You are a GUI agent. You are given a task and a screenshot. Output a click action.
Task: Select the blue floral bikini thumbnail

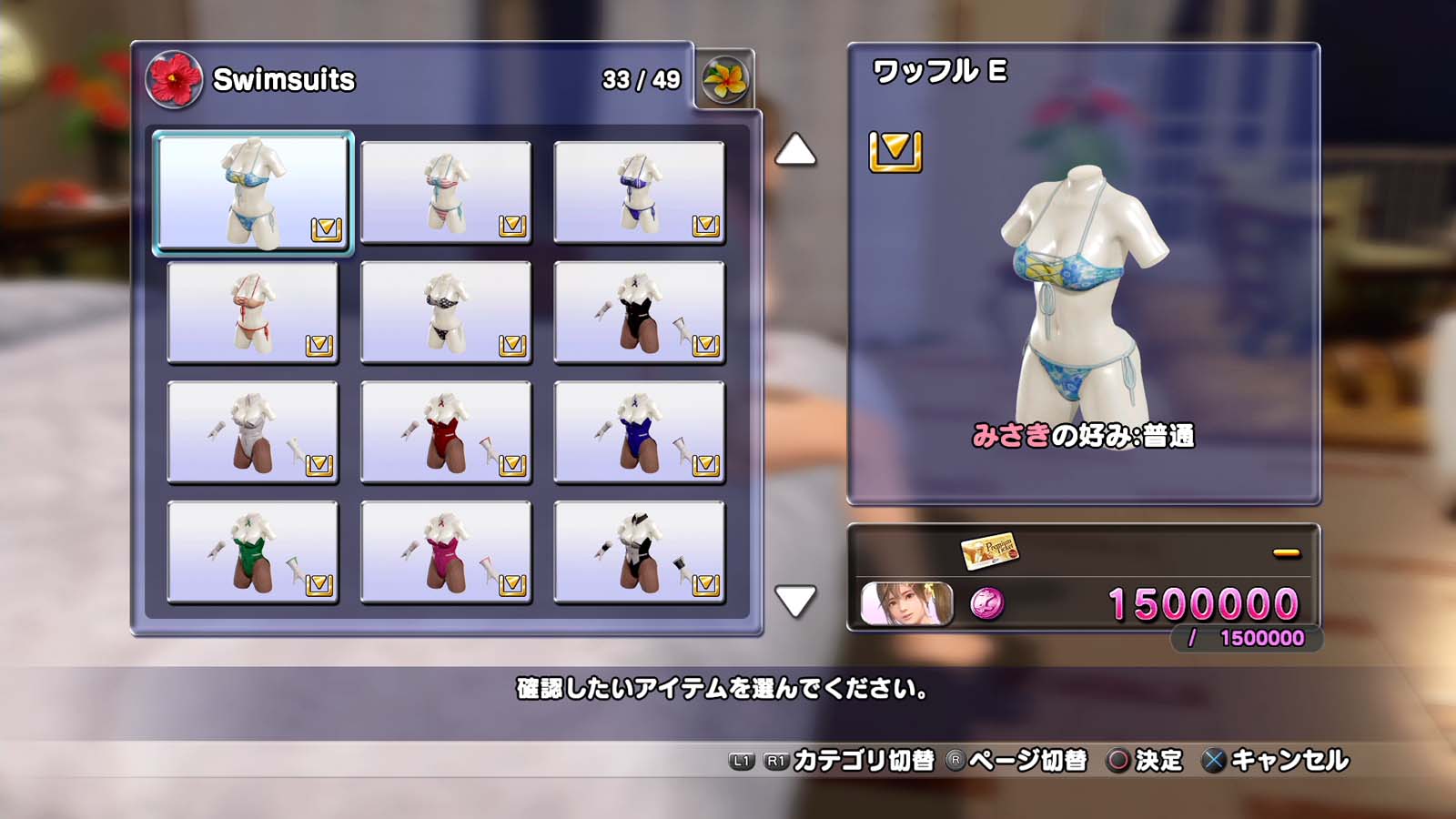[253, 192]
